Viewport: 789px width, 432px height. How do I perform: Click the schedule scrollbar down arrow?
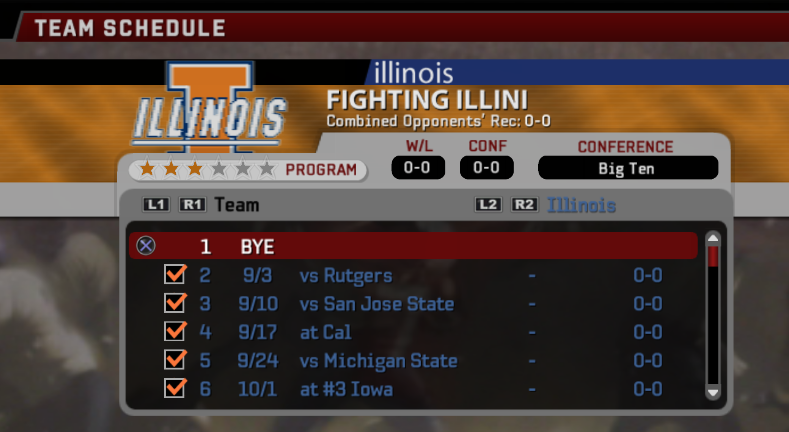(713, 393)
